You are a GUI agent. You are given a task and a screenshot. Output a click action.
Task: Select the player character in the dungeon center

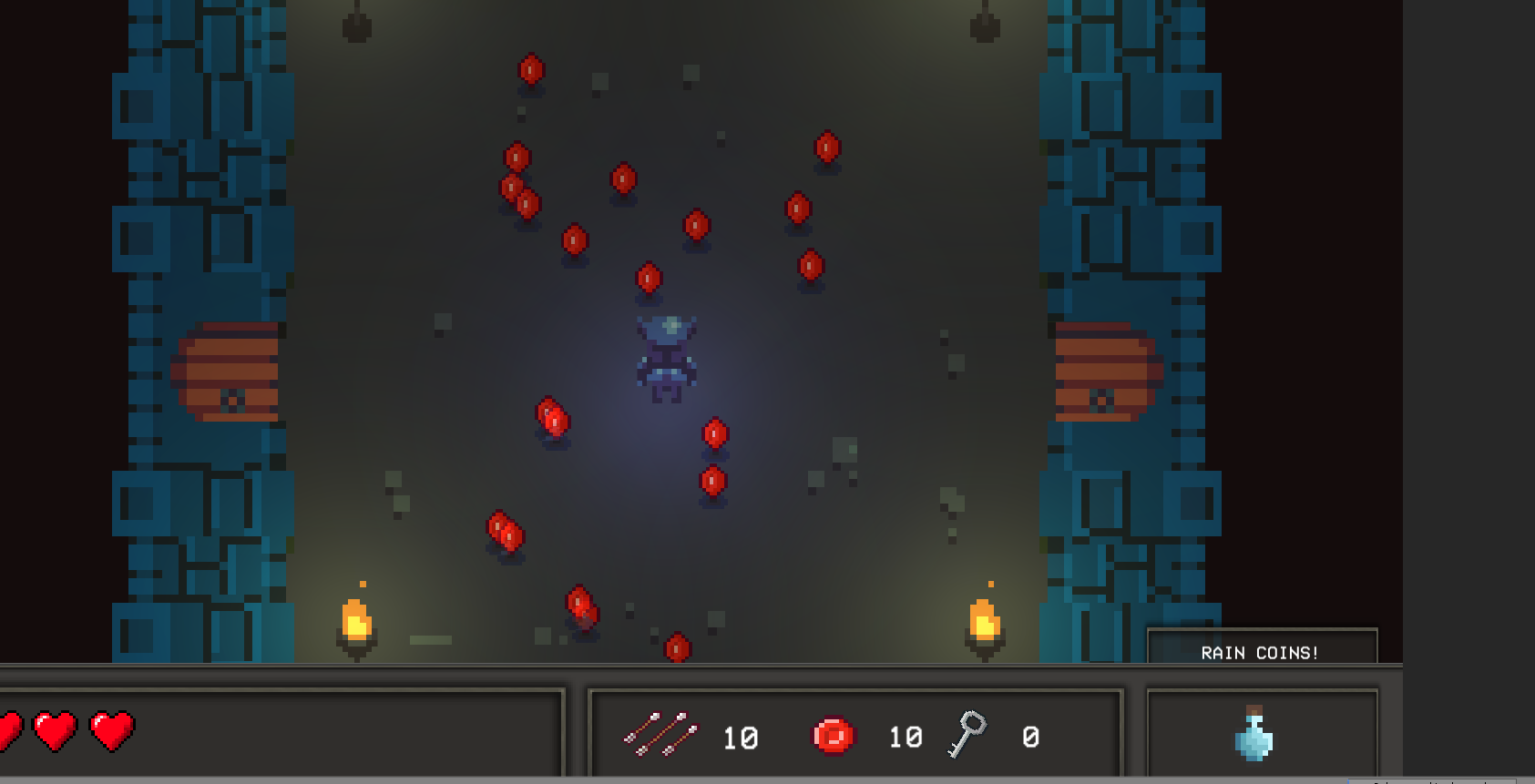665,360
